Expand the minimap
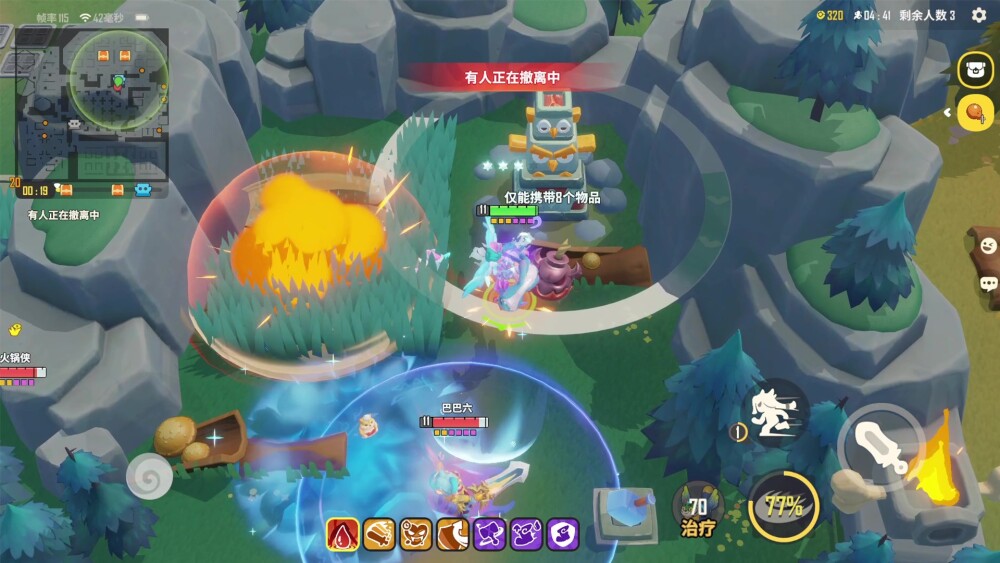 click(x=92, y=103)
